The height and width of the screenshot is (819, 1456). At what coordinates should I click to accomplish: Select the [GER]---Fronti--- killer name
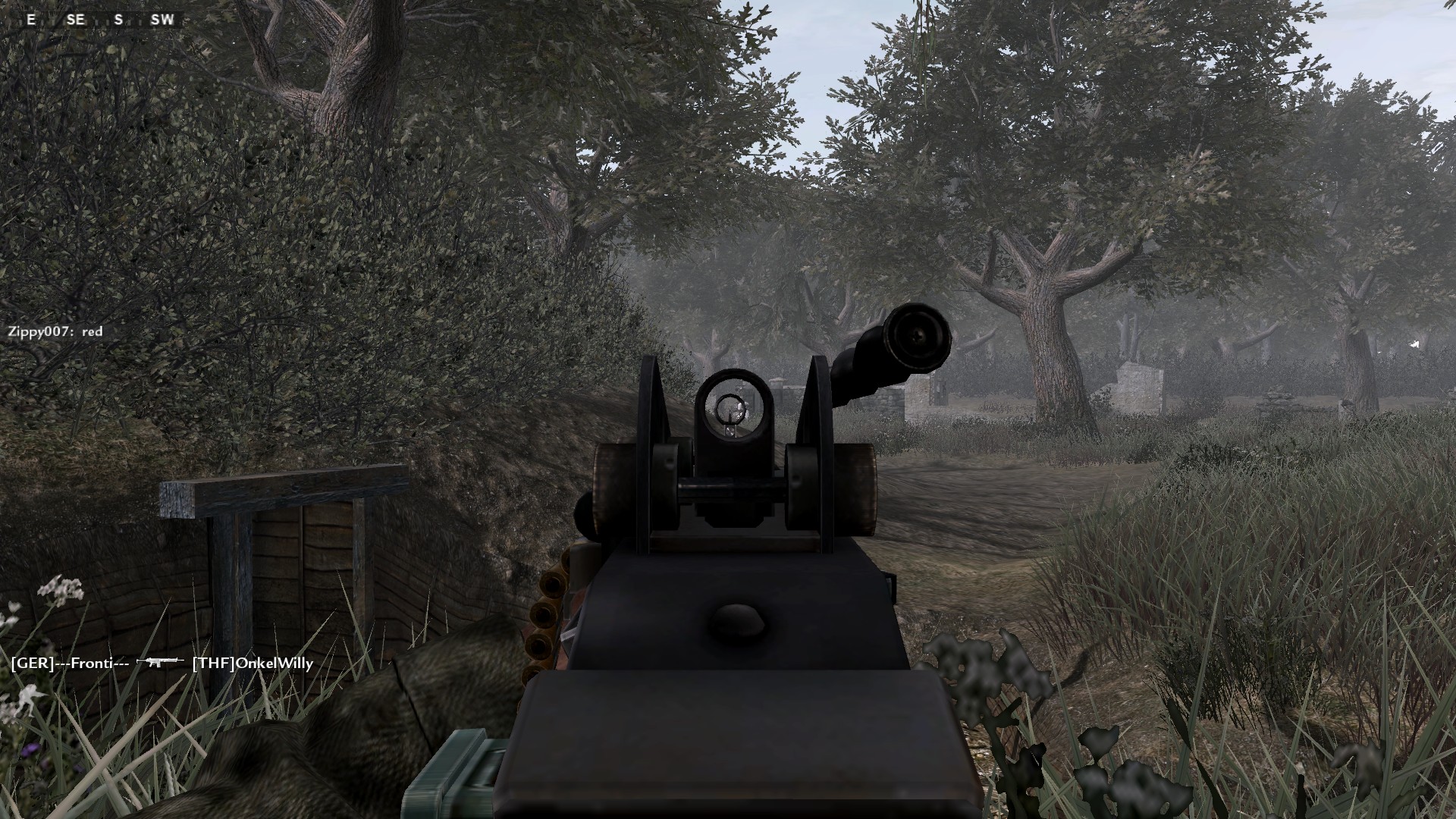68,662
